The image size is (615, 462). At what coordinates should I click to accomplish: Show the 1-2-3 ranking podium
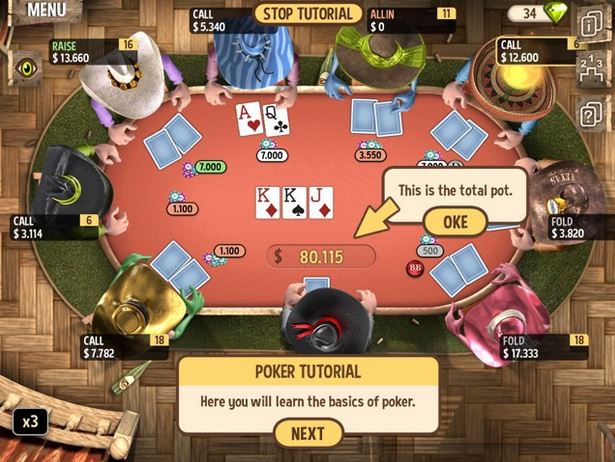click(591, 68)
